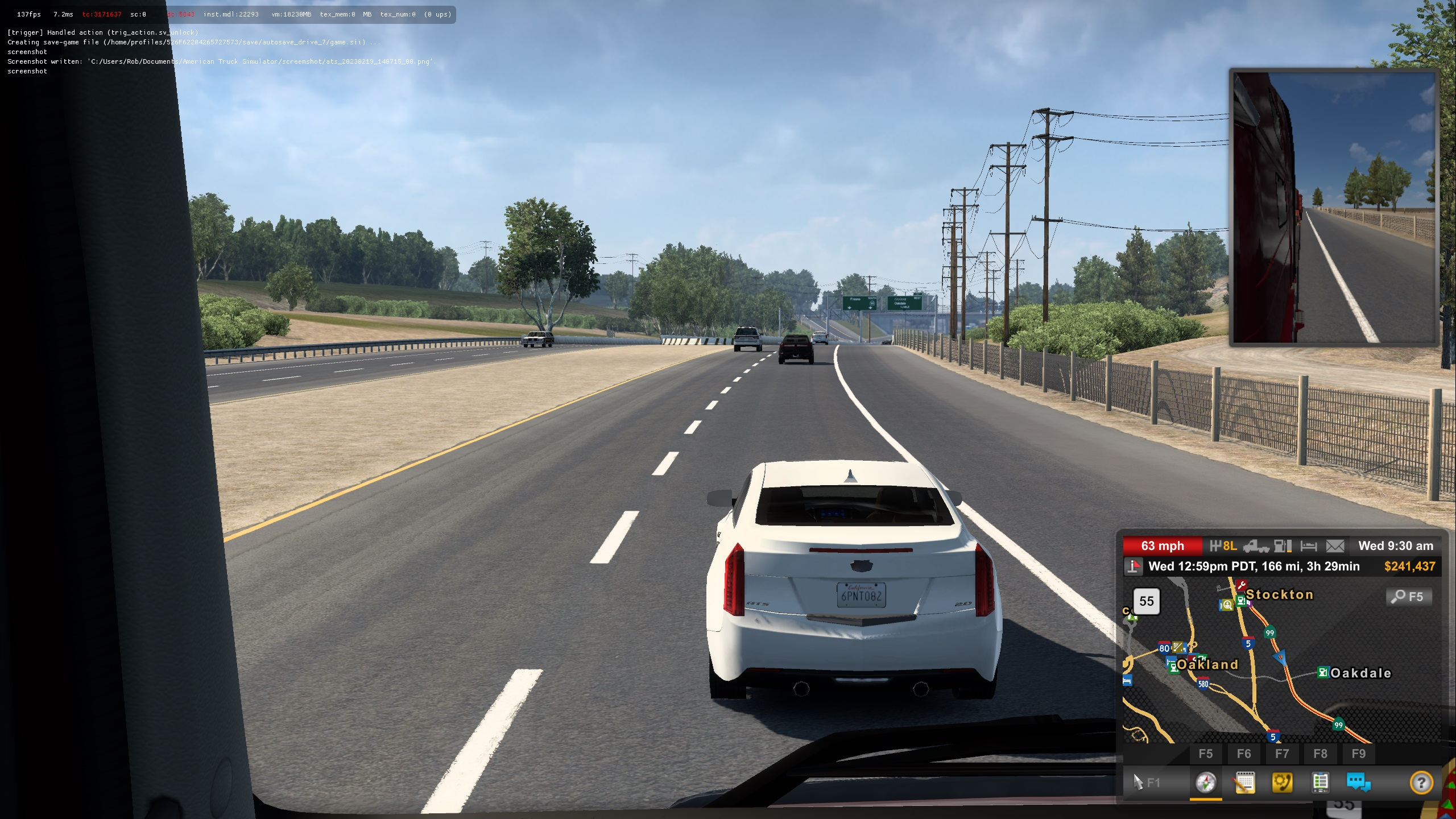
Task: Show the truck diagnostics checklist tab
Action: (1320, 783)
